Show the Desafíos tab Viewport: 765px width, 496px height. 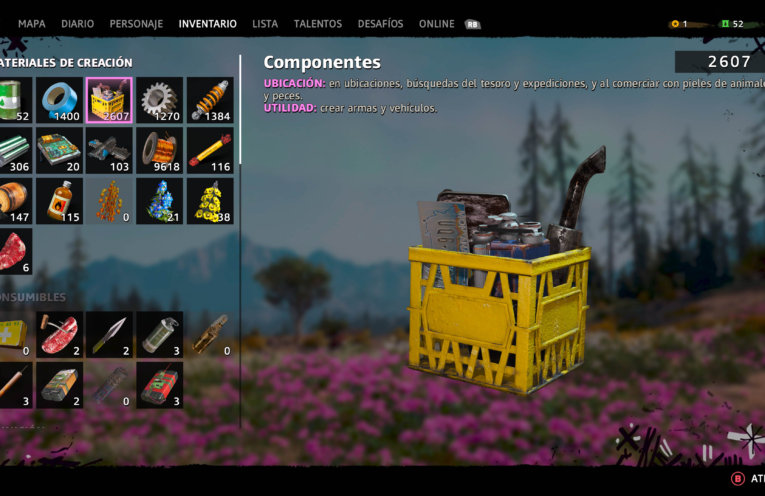380,24
